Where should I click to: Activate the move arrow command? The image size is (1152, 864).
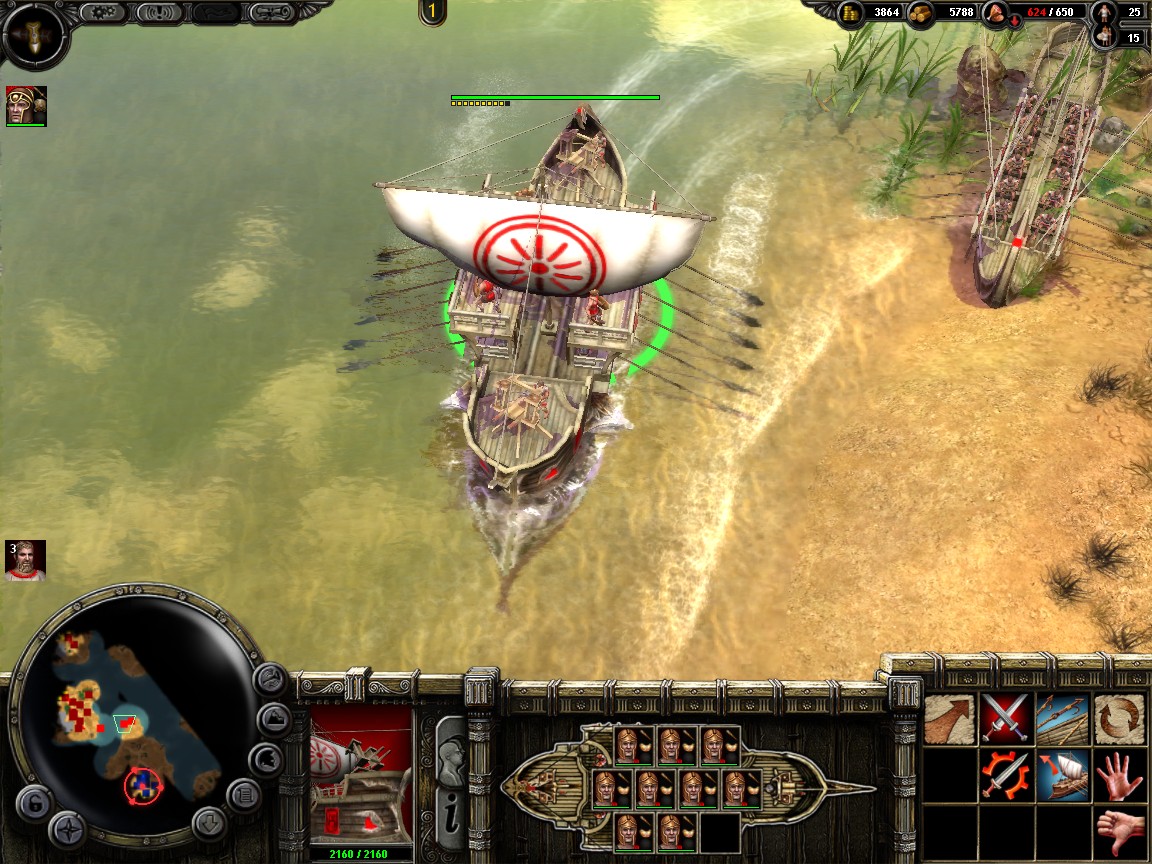pos(950,719)
